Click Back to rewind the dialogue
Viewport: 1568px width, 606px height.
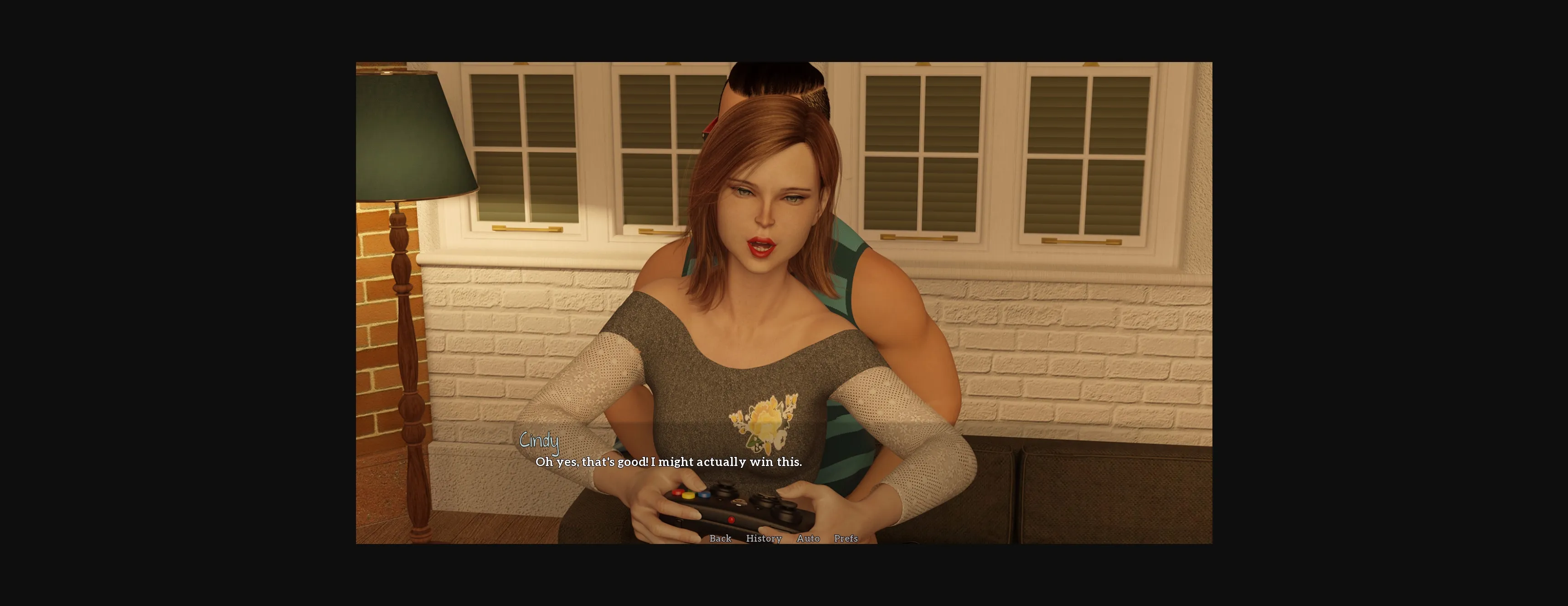720,539
